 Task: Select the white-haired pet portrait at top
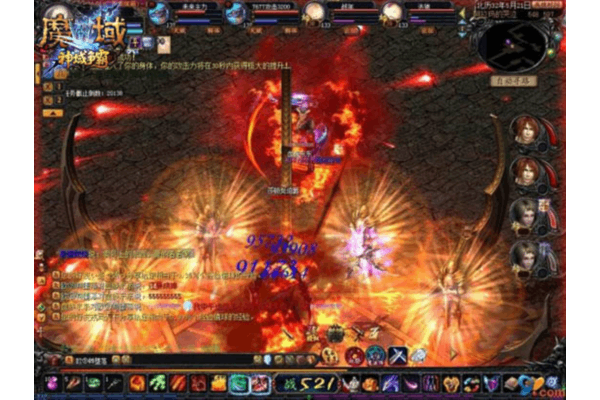(x=314, y=13)
